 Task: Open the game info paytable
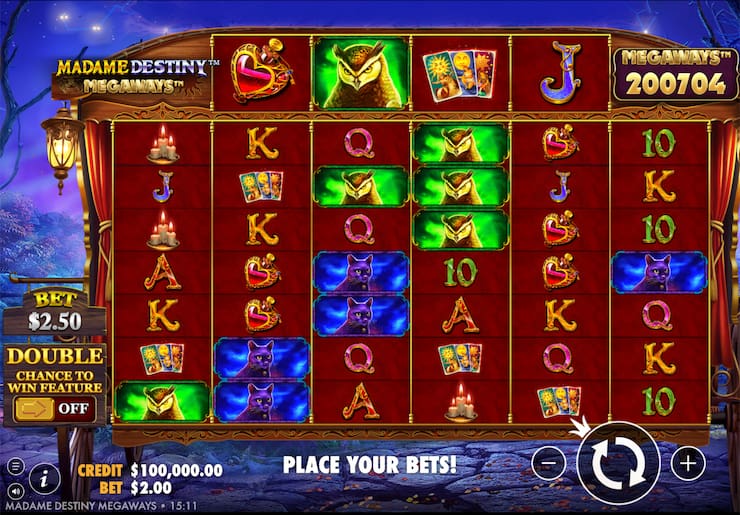(44, 479)
